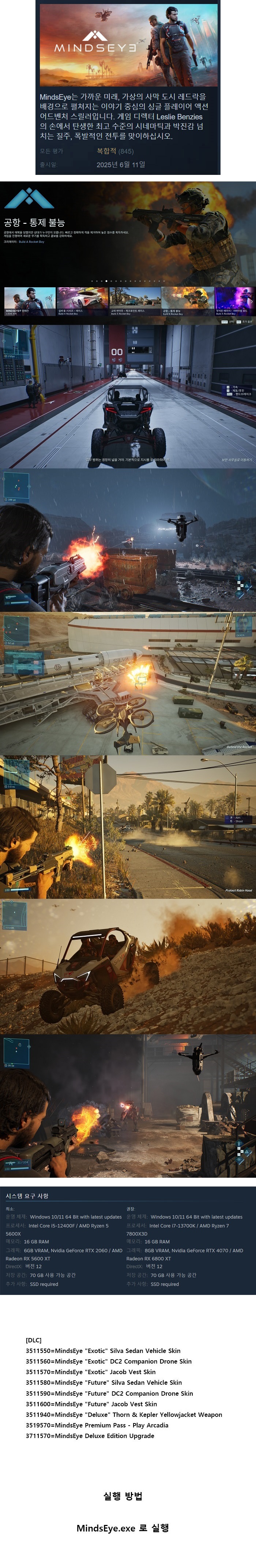Select the purple neon cyber mission tile
The width and height of the screenshot is (256, 1568).
coord(235,301)
